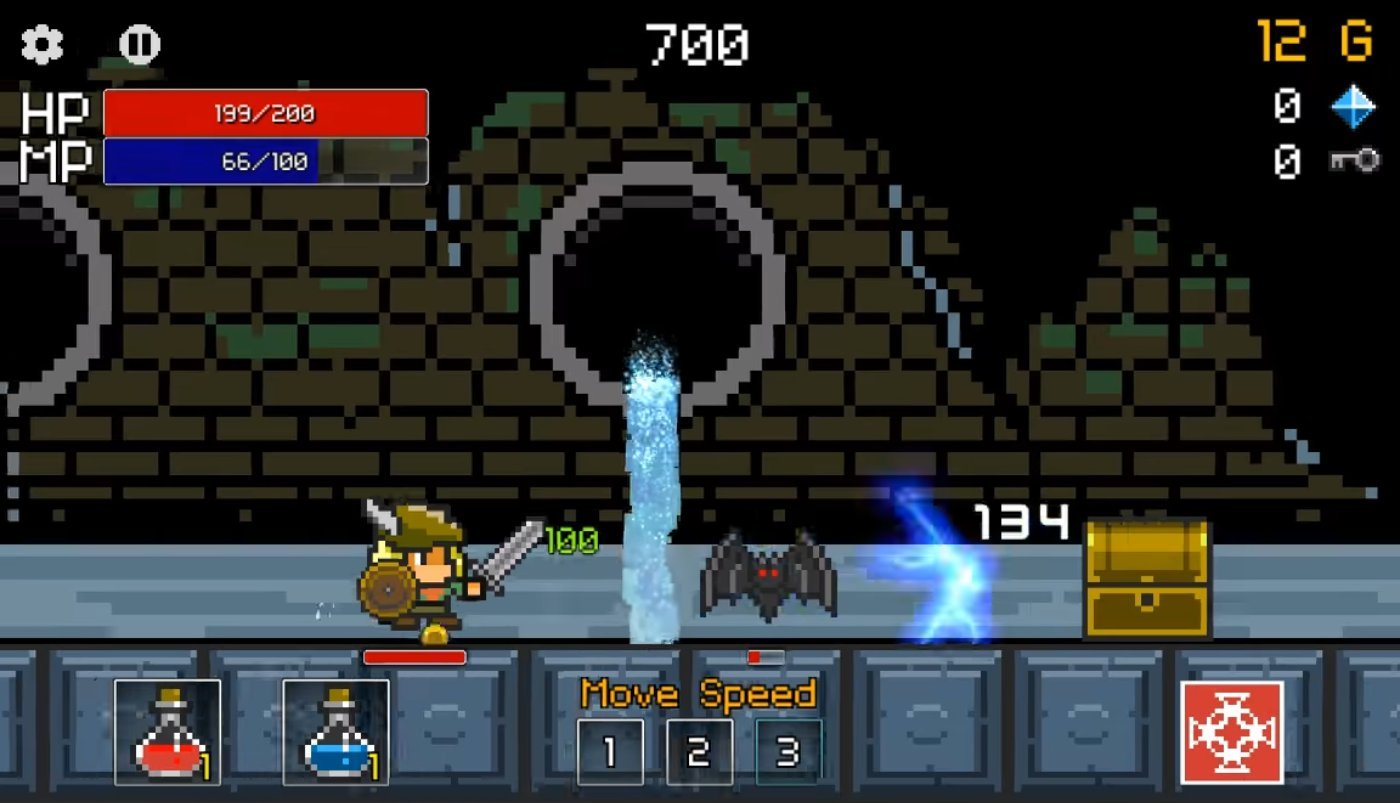Use the red health potion
The image size is (1400, 803).
click(166, 730)
